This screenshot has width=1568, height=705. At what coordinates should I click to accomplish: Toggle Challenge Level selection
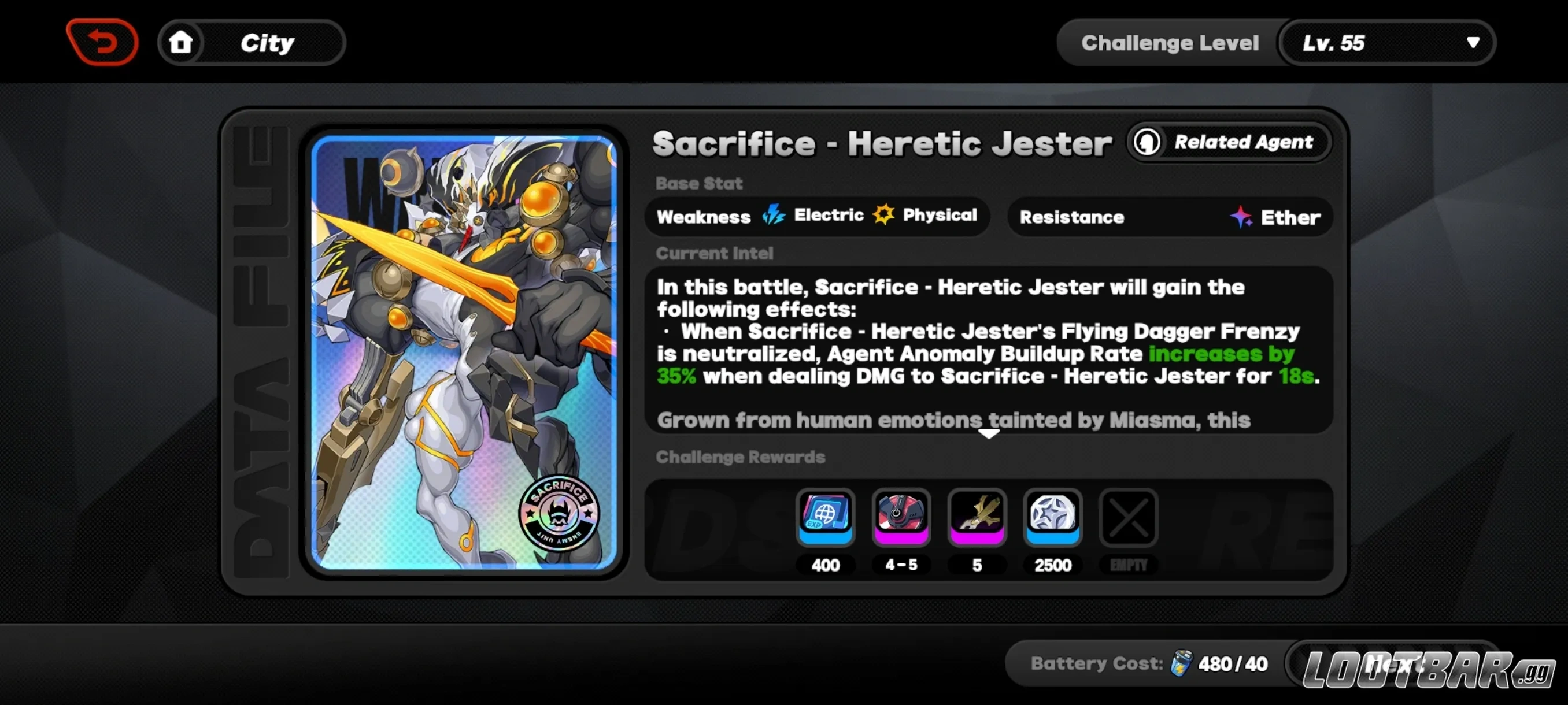point(1170,42)
